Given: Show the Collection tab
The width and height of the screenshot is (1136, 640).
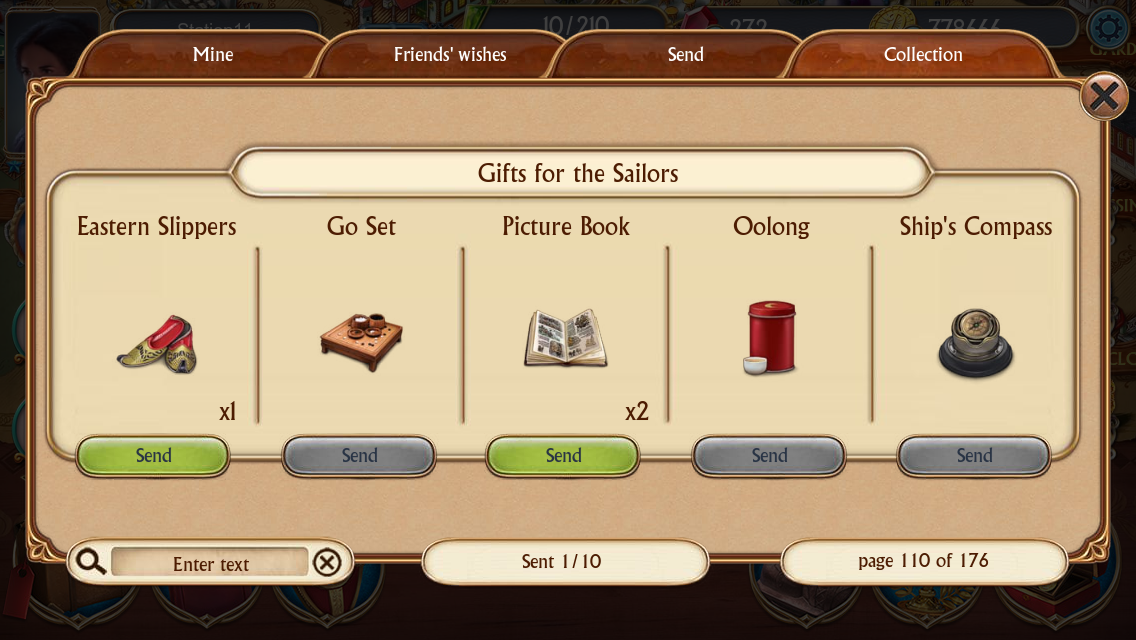Looking at the screenshot, I should pyautogui.click(x=922, y=55).
